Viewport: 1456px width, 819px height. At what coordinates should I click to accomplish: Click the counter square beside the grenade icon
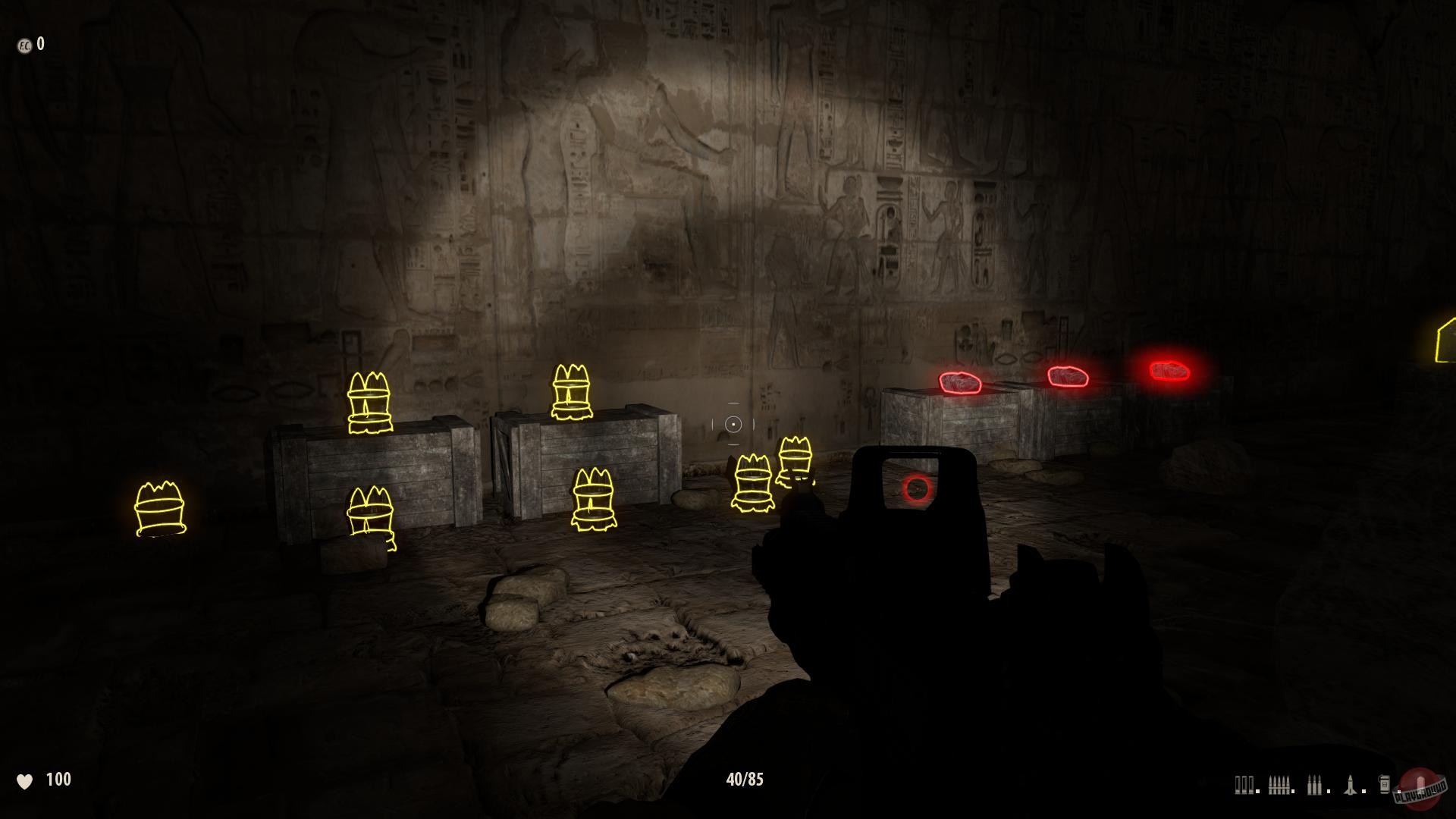point(1399,791)
